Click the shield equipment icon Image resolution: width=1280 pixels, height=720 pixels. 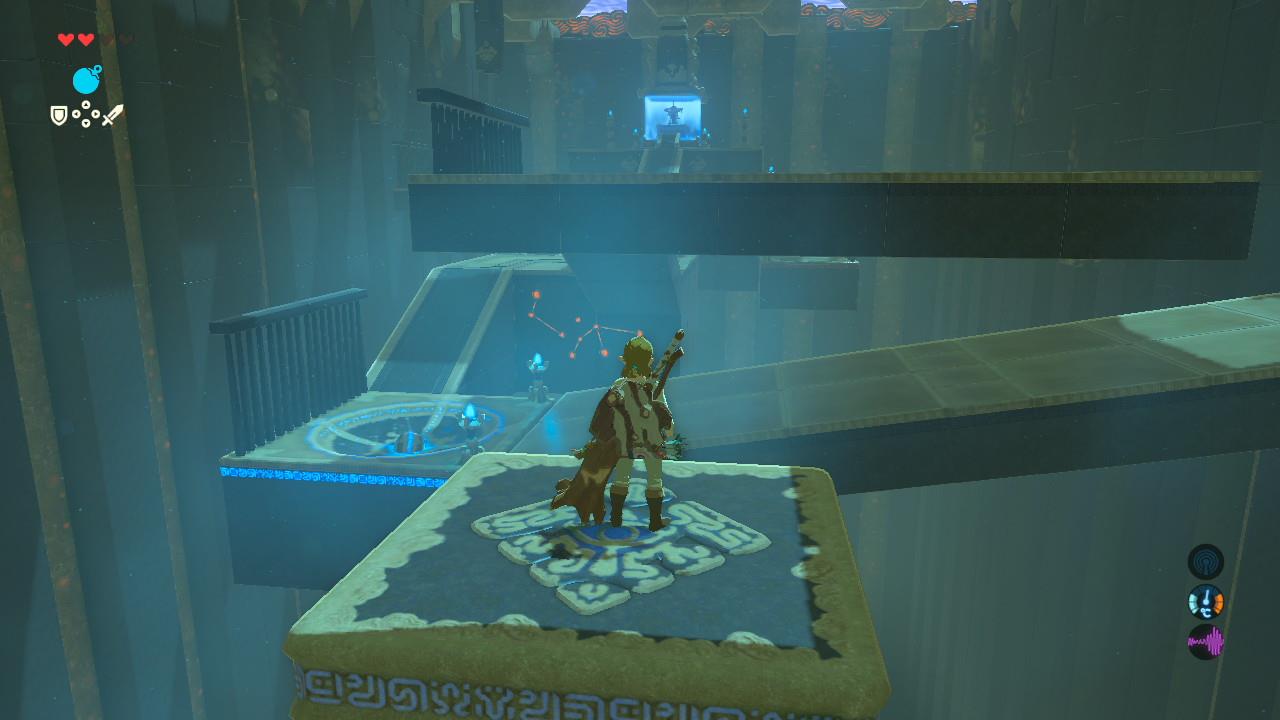pos(59,116)
